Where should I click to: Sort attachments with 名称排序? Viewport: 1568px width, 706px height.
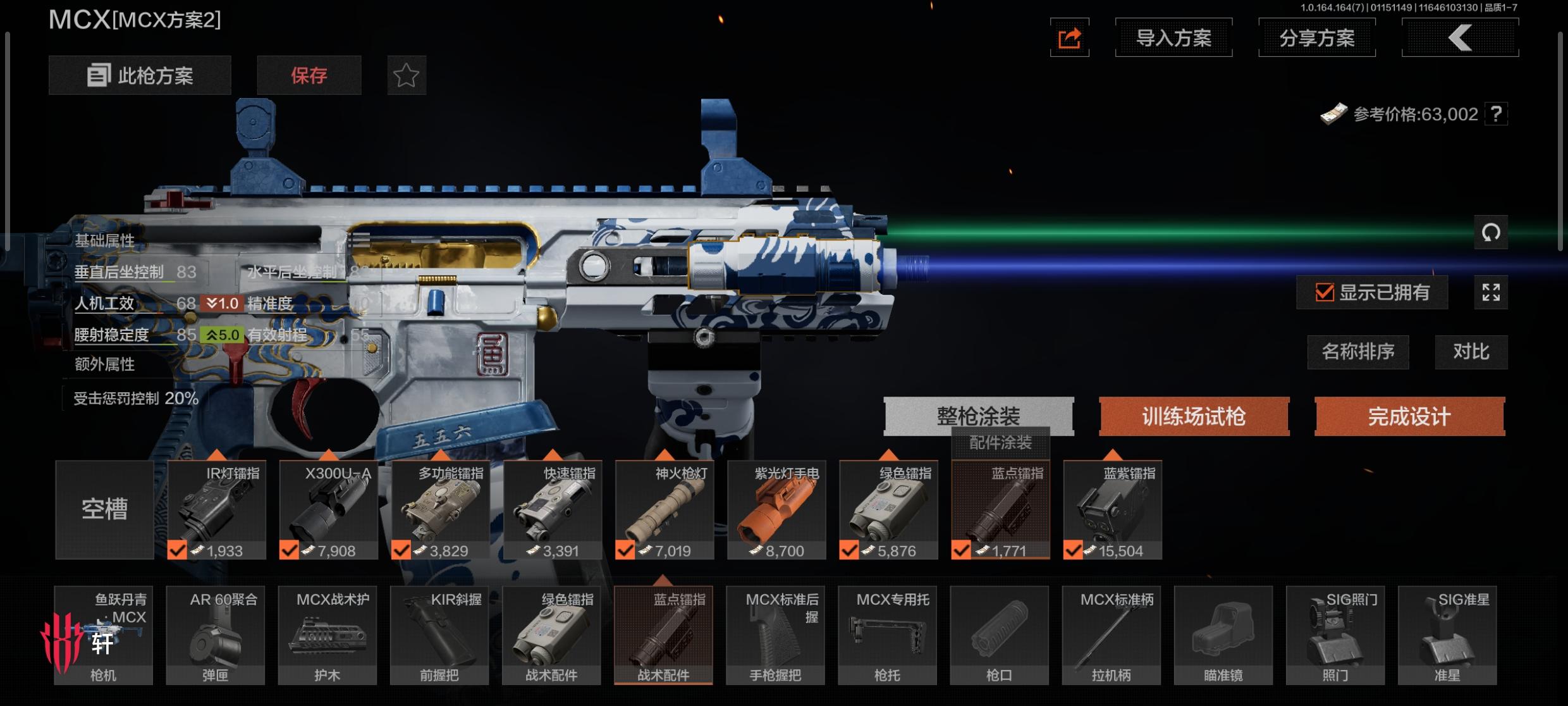tap(1357, 352)
